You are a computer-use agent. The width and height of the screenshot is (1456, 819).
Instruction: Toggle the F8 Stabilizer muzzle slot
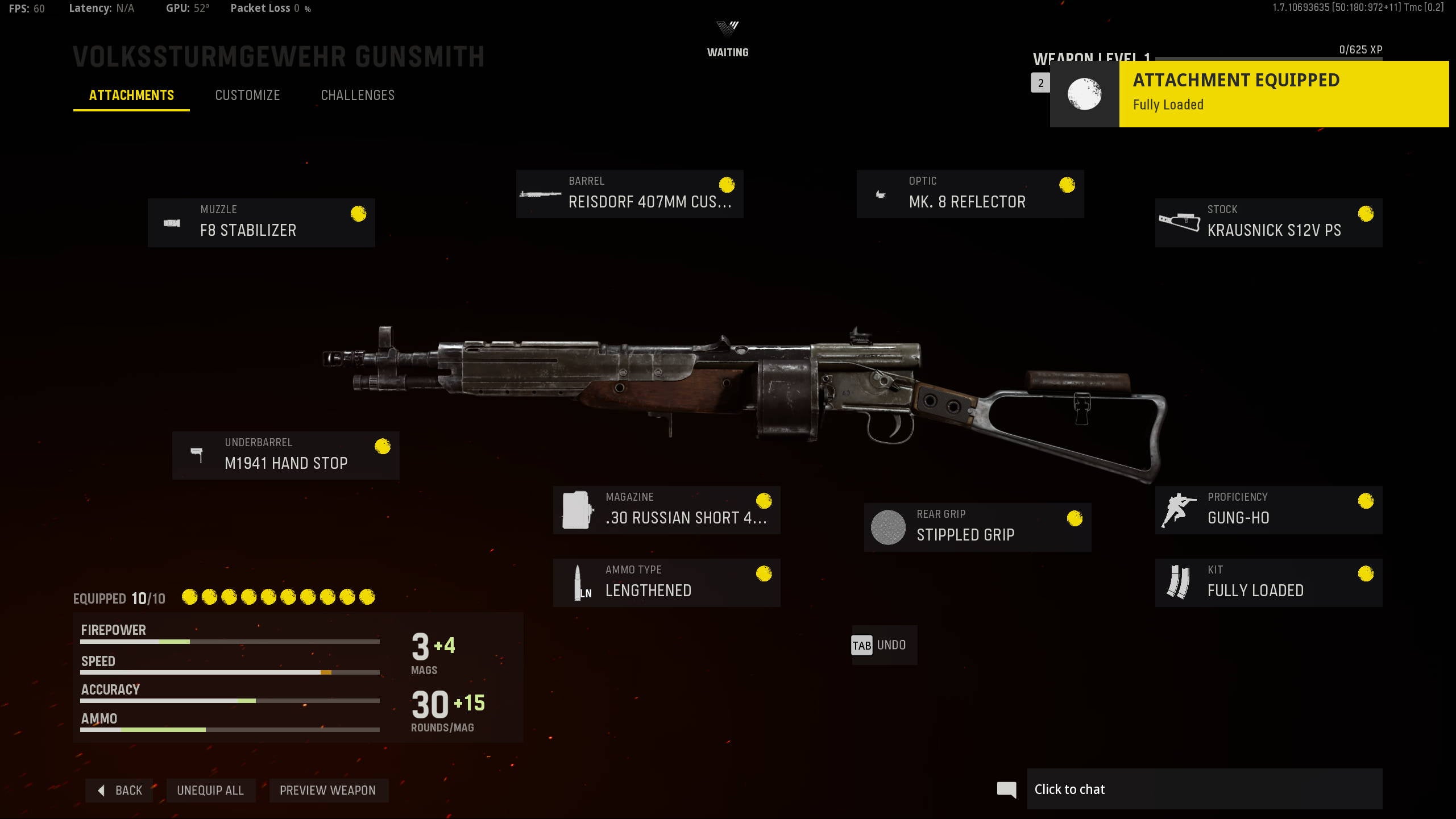[261, 223]
